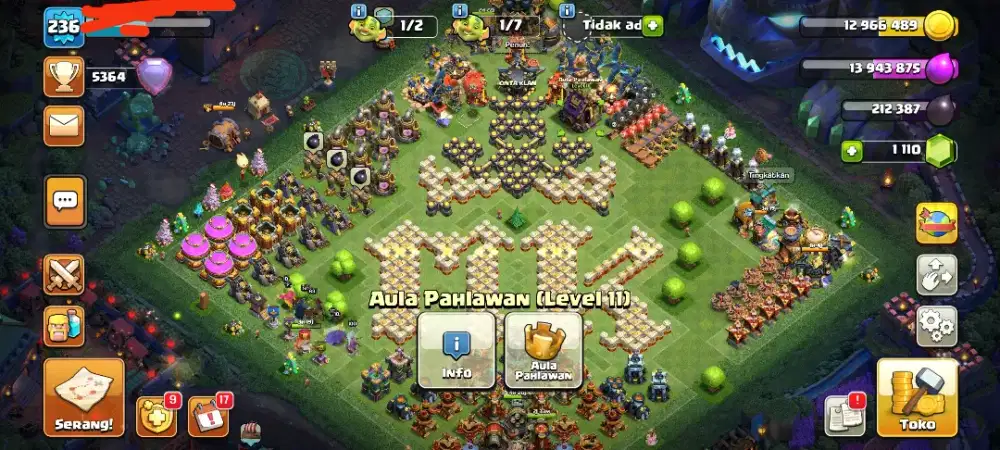Open the base layout editor icon

pyautogui.click(x=936, y=274)
